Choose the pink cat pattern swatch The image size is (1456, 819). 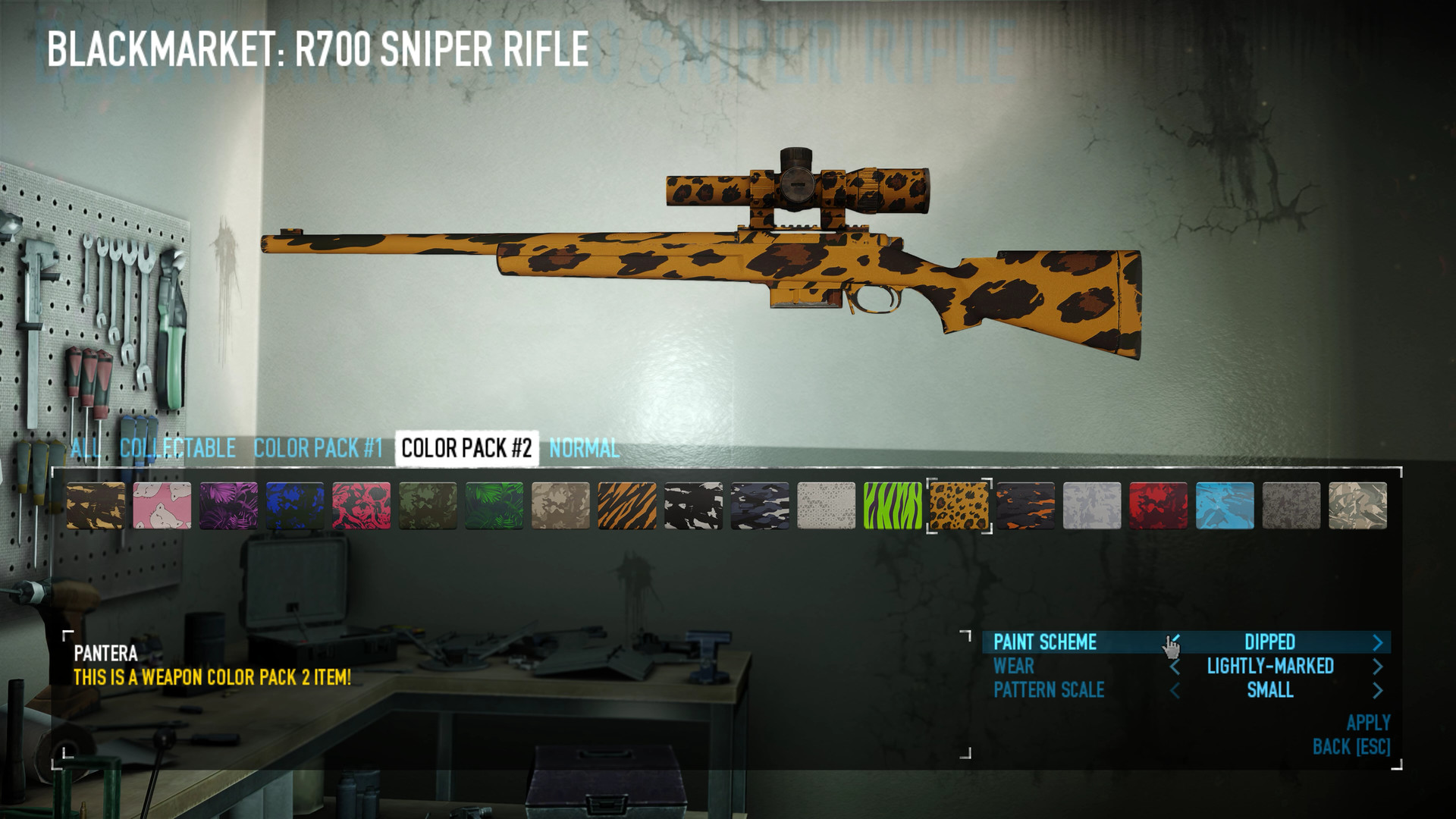coord(162,505)
